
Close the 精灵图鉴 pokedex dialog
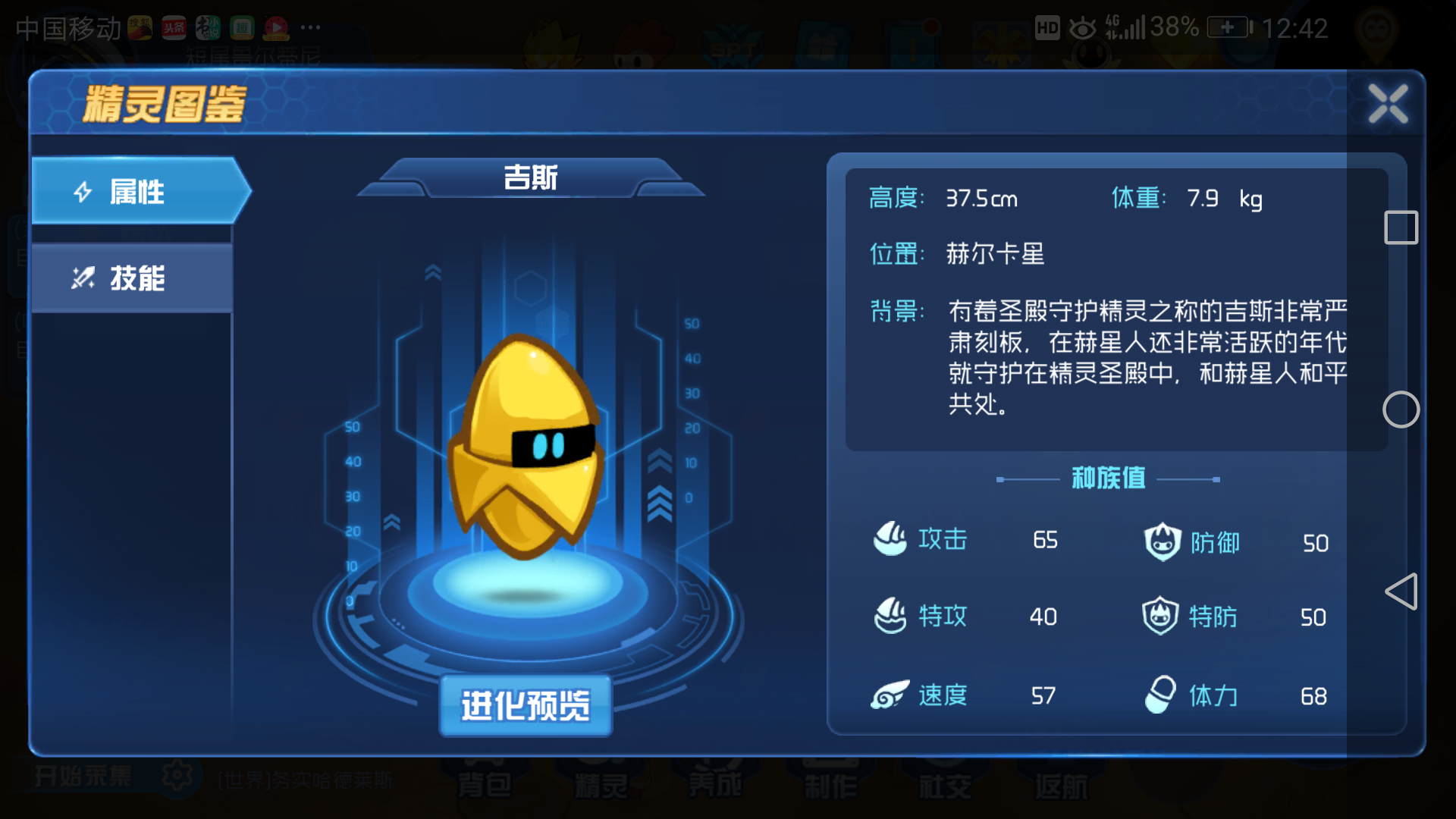[1389, 104]
